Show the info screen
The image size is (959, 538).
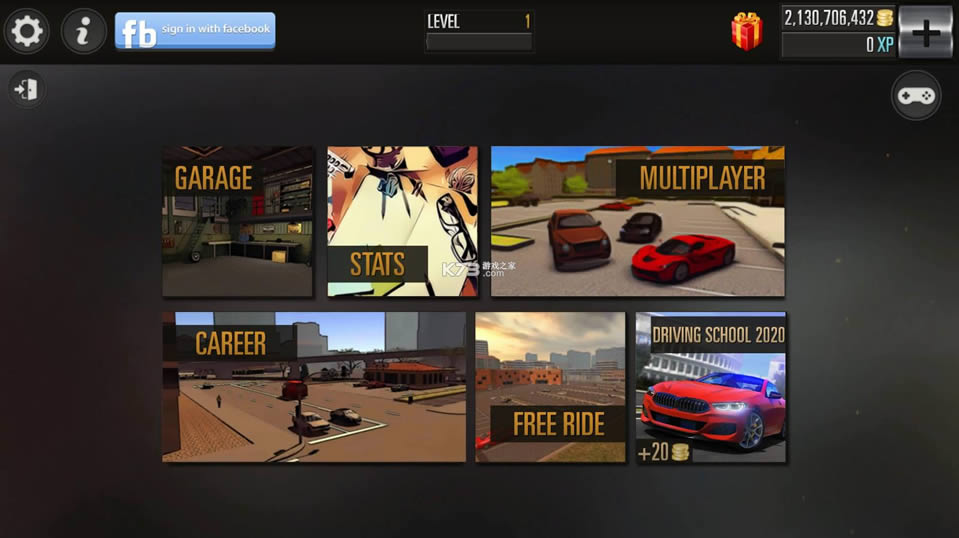point(84,32)
